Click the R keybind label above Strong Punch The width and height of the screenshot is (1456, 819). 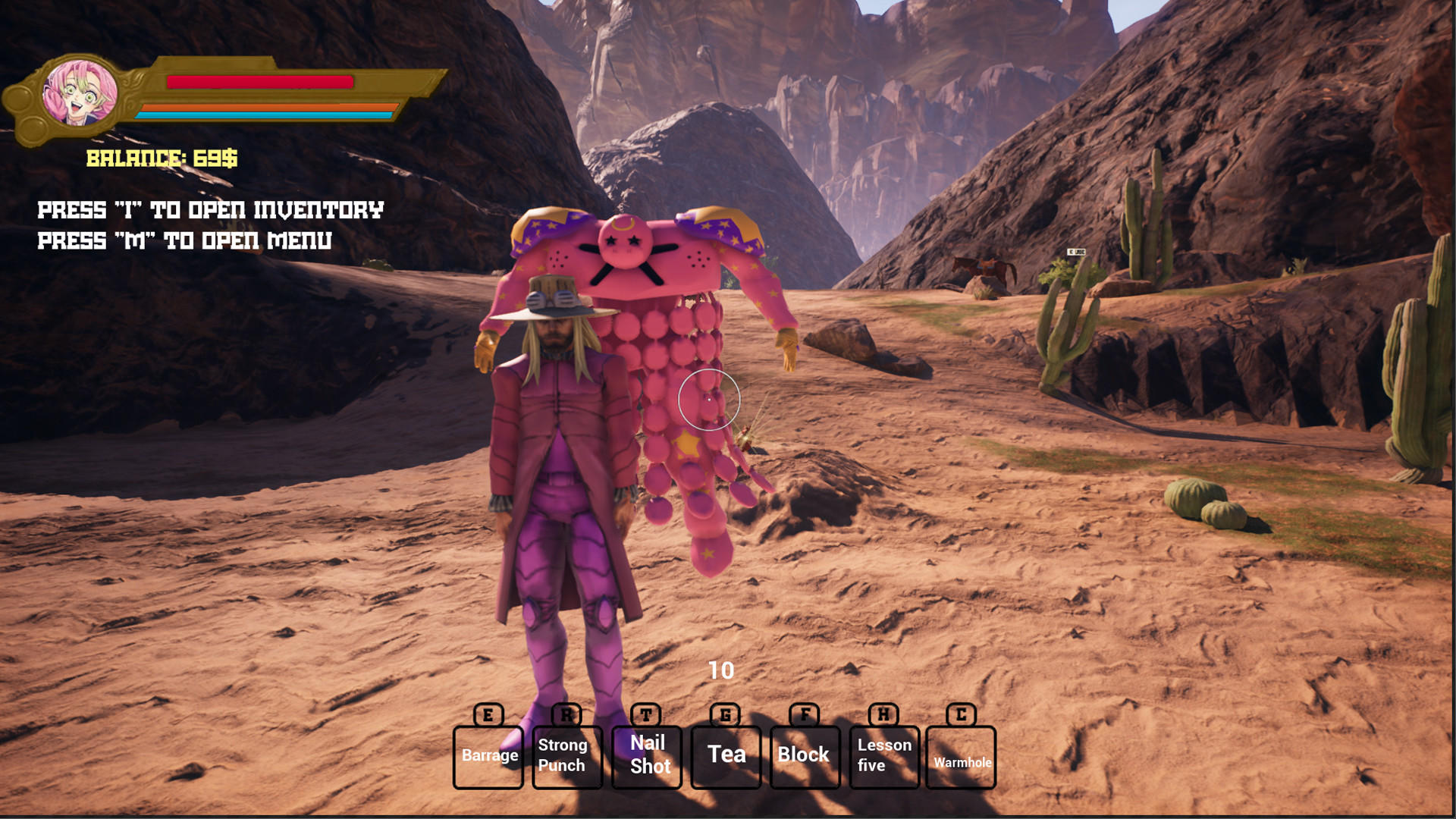coord(567,715)
